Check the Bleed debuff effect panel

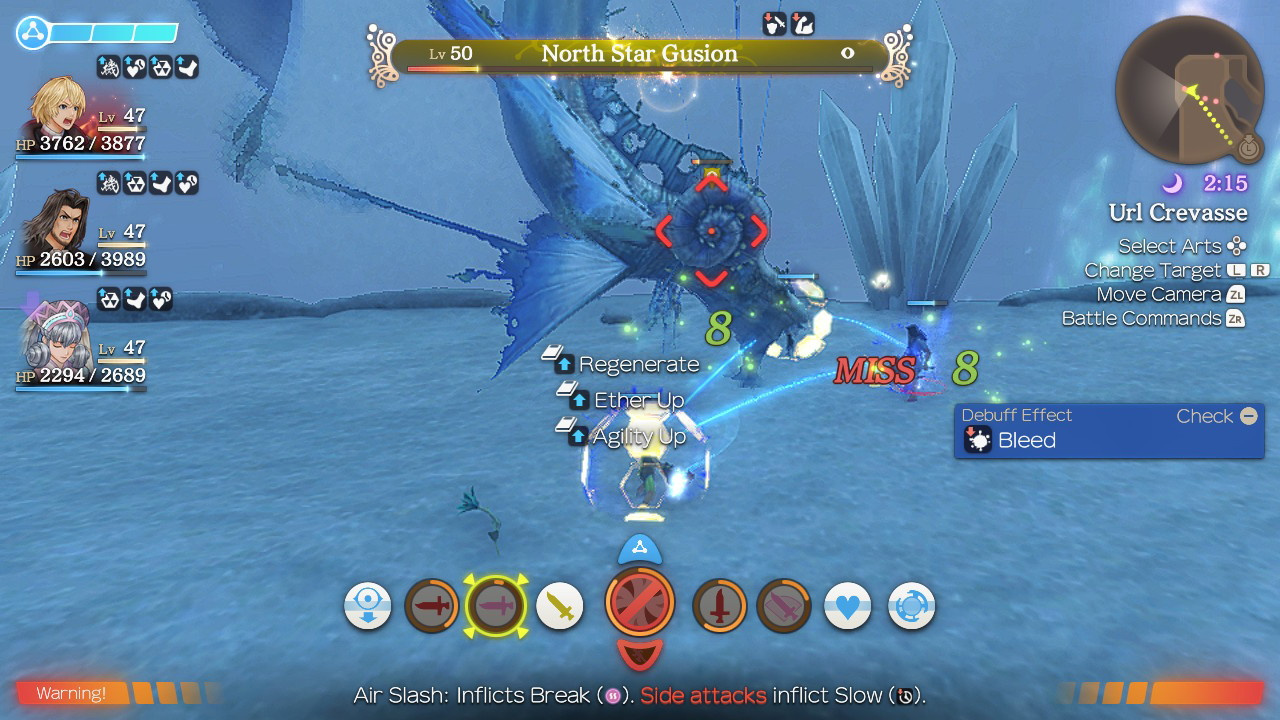pos(1108,431)
